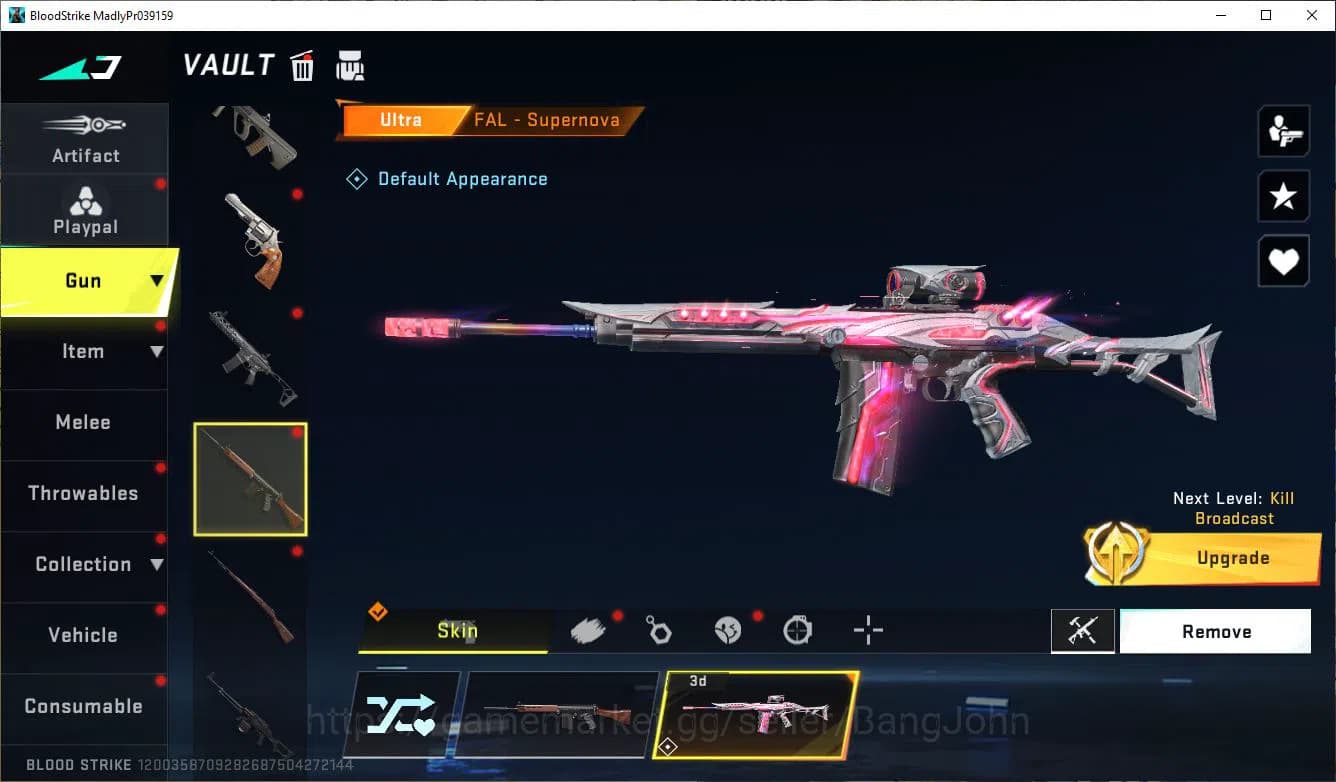Open the loadout pistol icon on the right

click(x=1283, y=130)
